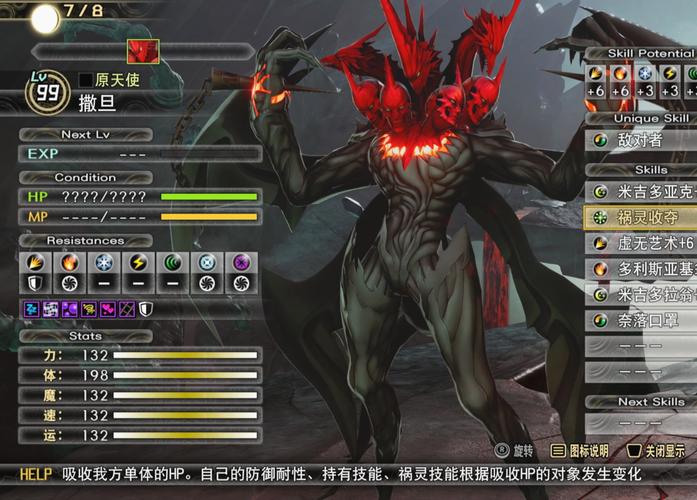Click the ice snowflake resistance icon
697x500 pixels.
(x=105, y=262)
